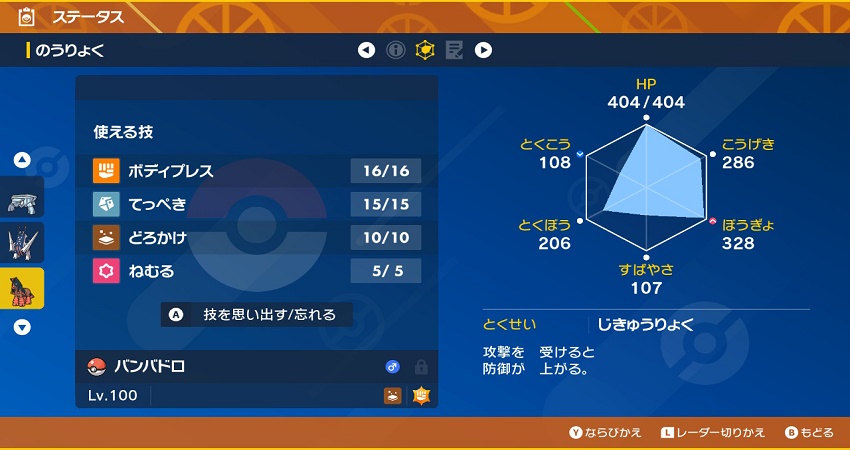850x450 pixels.
Task: Pick the Rest move ねむる
Action: coord(257,271)
